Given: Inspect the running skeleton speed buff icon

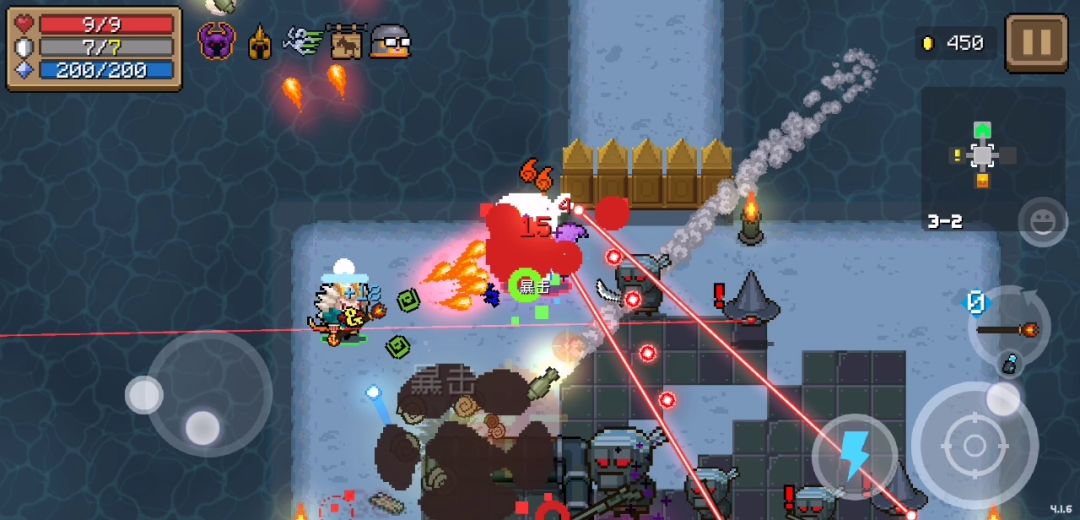Looking at the screenshot, I should pos(302,42).
